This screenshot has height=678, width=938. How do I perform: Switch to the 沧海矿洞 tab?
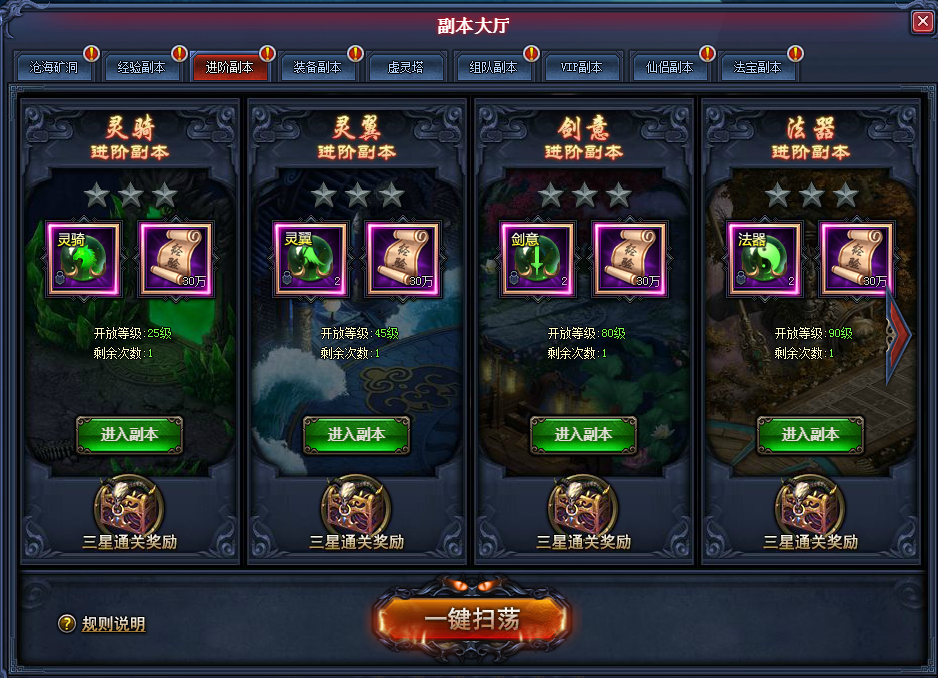[55, 68]
